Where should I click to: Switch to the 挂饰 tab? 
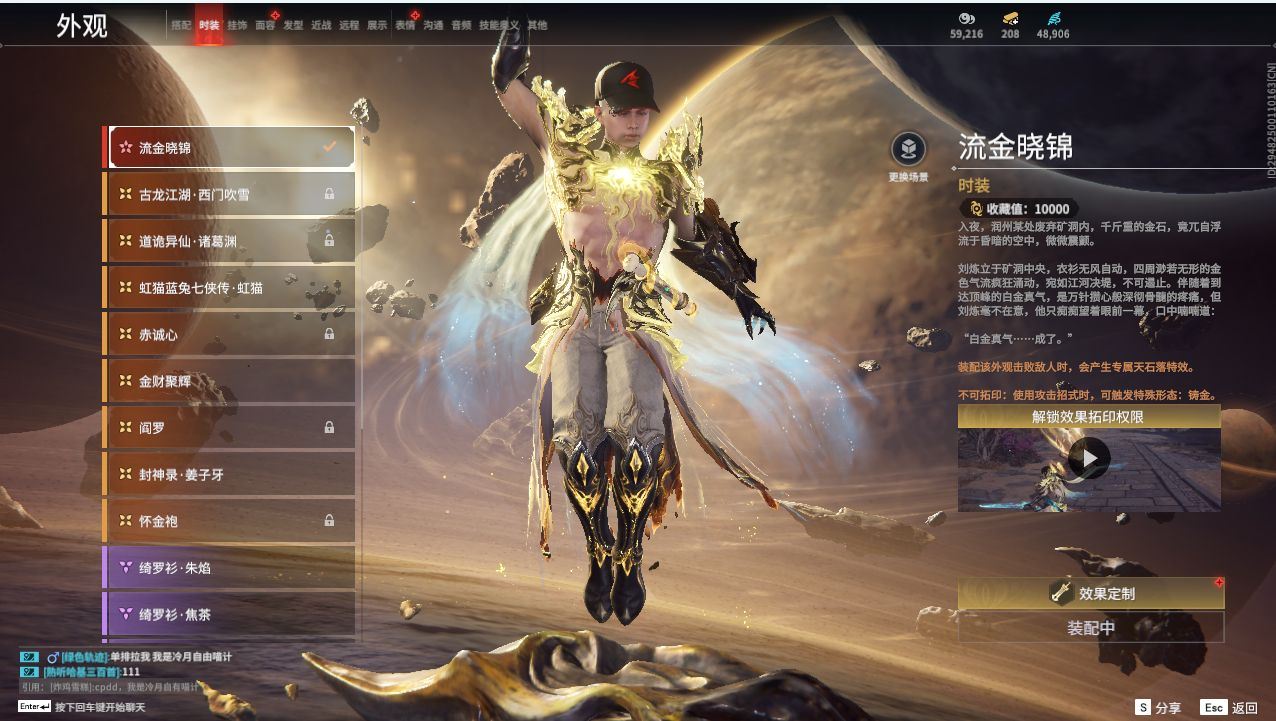pos(237,25)
